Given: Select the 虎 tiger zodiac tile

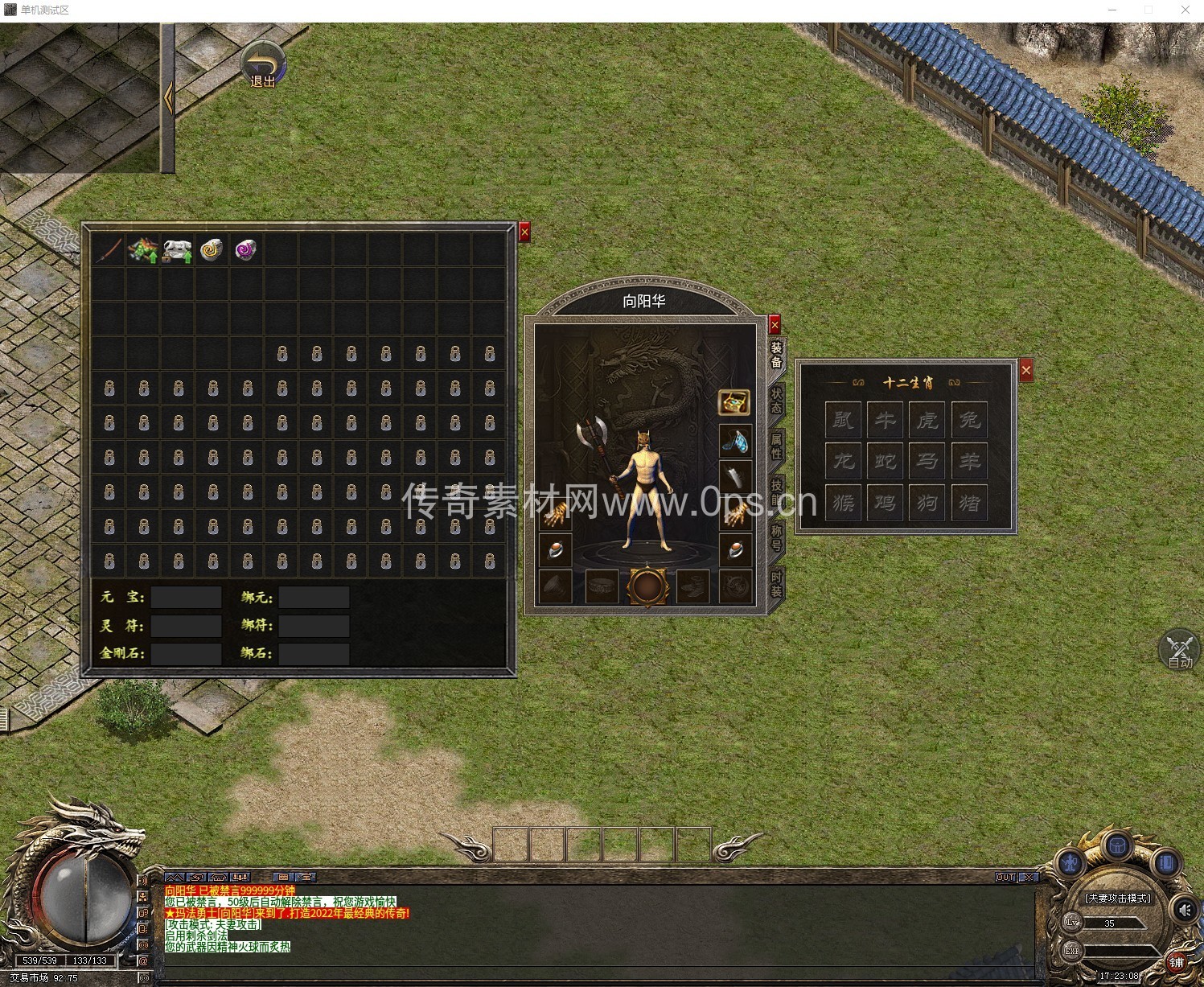Looking at the screenshot, I should point(927,419).
